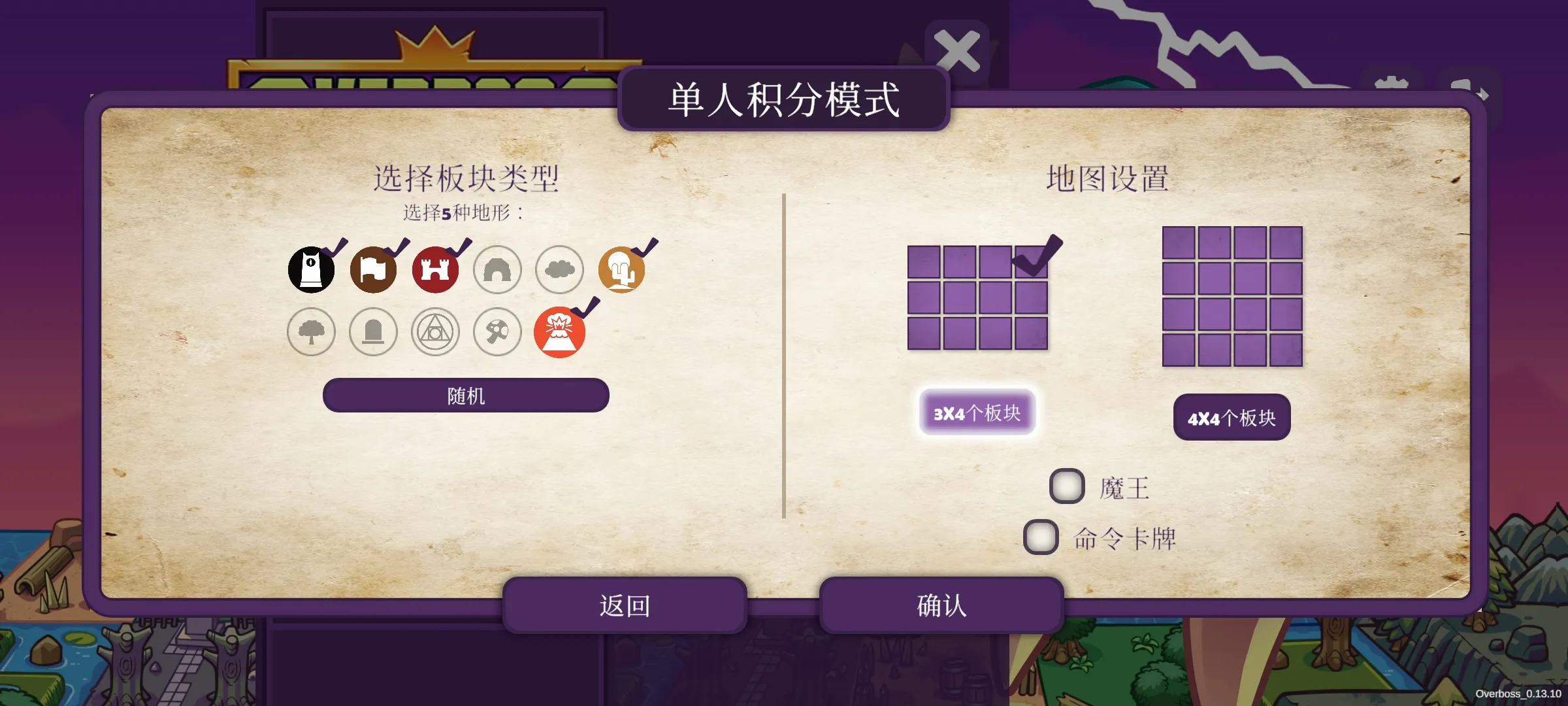
Task: Click the 4x4 purple grid thumbnail
Action: pyautogui.click(x=1232, y=297)
